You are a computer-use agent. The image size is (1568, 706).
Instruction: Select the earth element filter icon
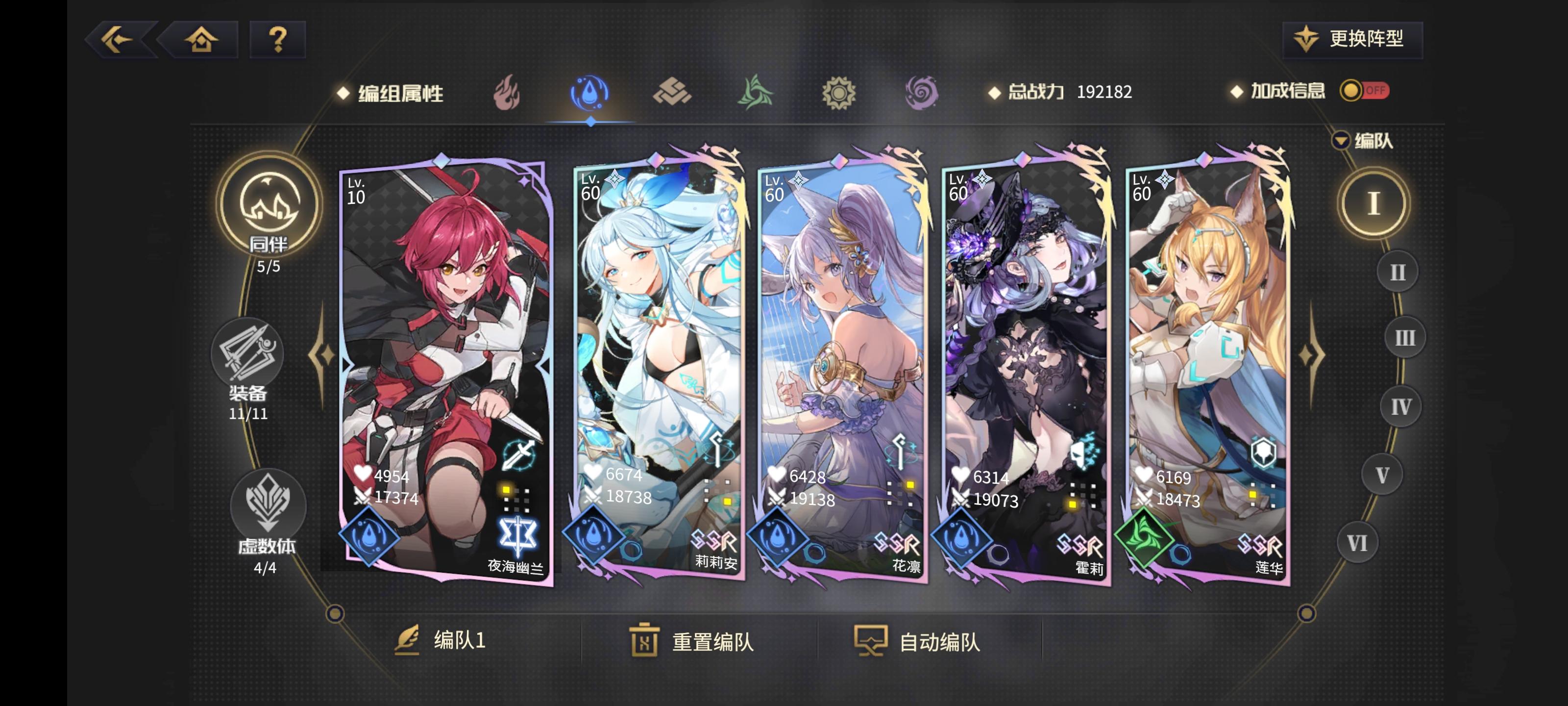674,93
